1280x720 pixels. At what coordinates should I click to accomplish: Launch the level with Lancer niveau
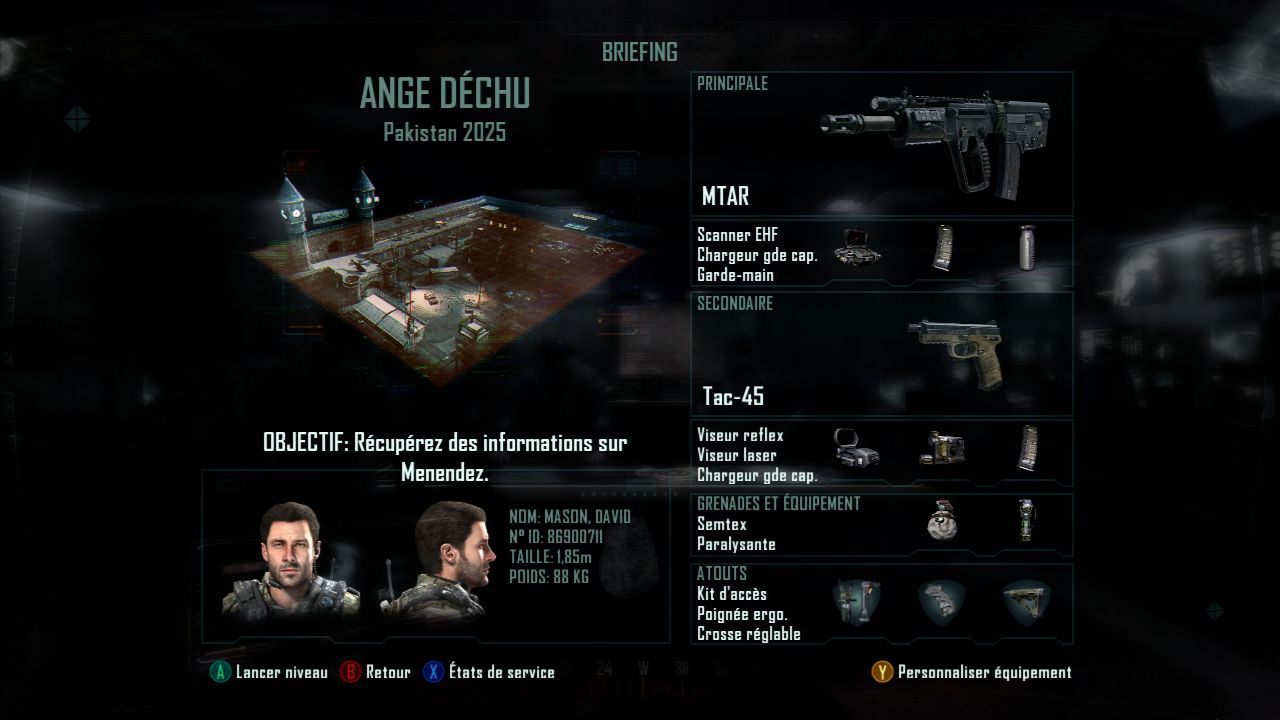click(270, 672)
